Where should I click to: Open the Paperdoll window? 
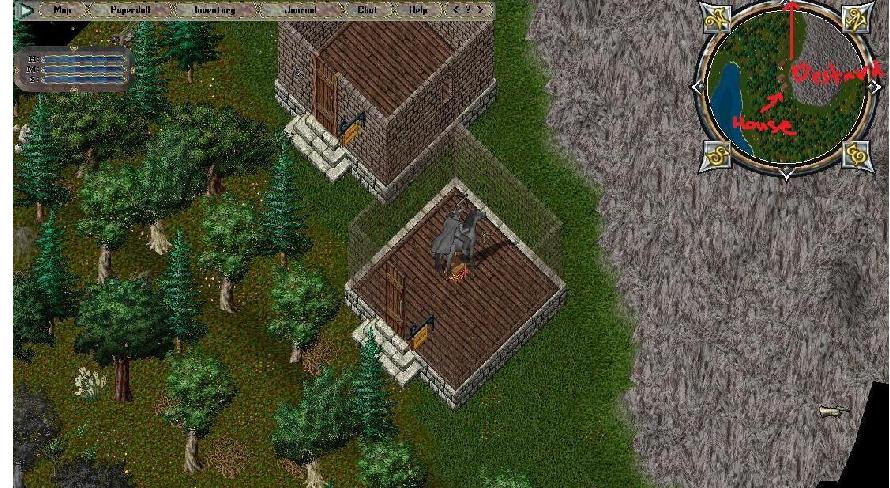(129, 11)
